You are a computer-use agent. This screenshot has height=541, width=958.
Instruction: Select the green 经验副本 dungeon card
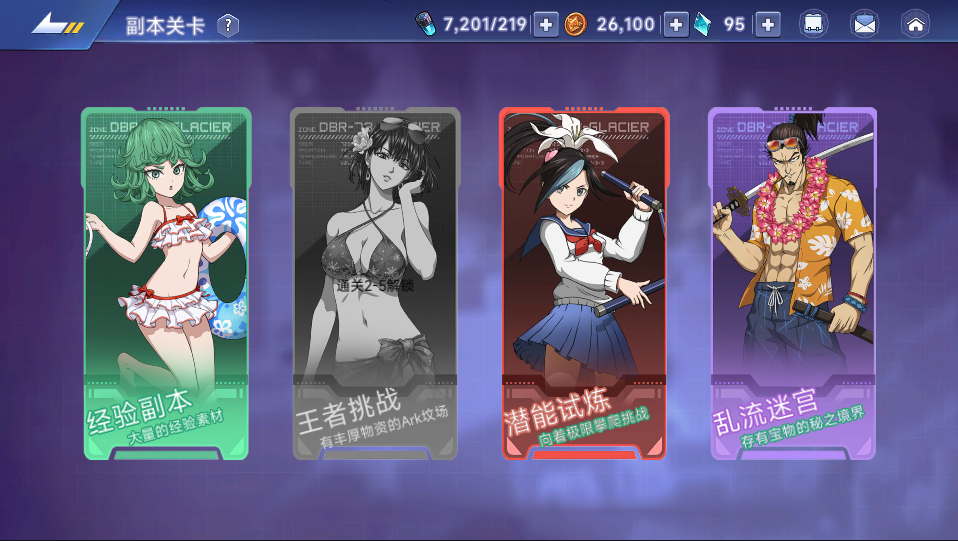pyautogui.click(x=166, y=283)
